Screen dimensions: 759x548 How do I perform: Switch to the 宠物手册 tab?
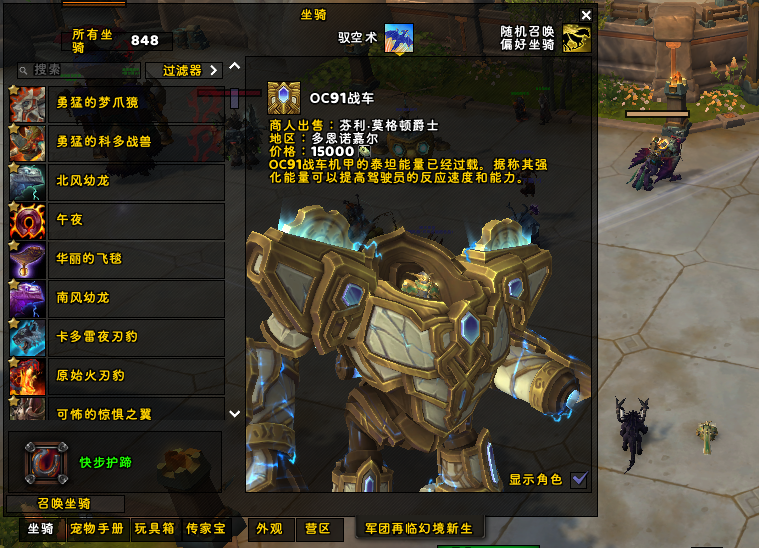click(x=97, y=529)
